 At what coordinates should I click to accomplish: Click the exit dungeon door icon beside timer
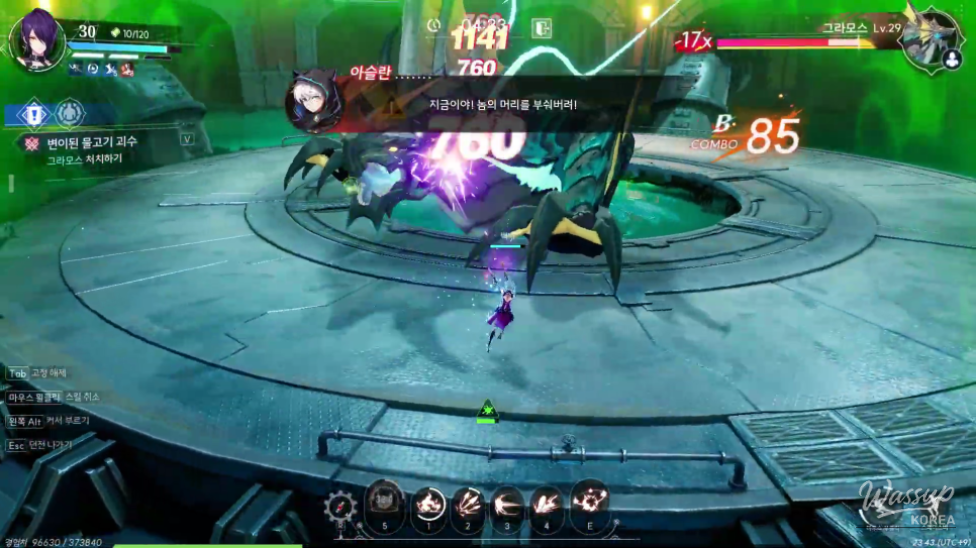pos(542,28)
